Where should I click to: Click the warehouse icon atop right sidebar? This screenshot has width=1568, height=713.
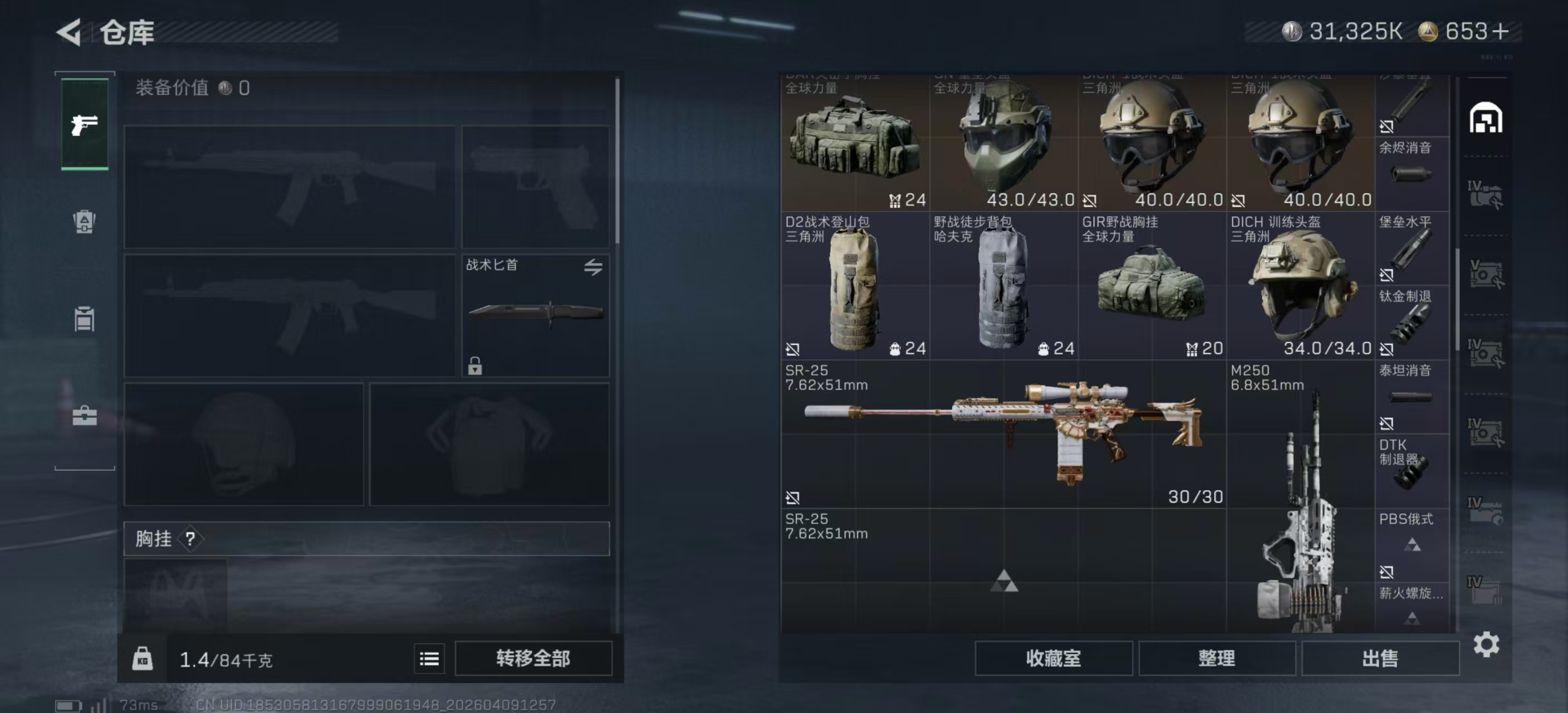pyautogui.click(x=1487, y=118)
